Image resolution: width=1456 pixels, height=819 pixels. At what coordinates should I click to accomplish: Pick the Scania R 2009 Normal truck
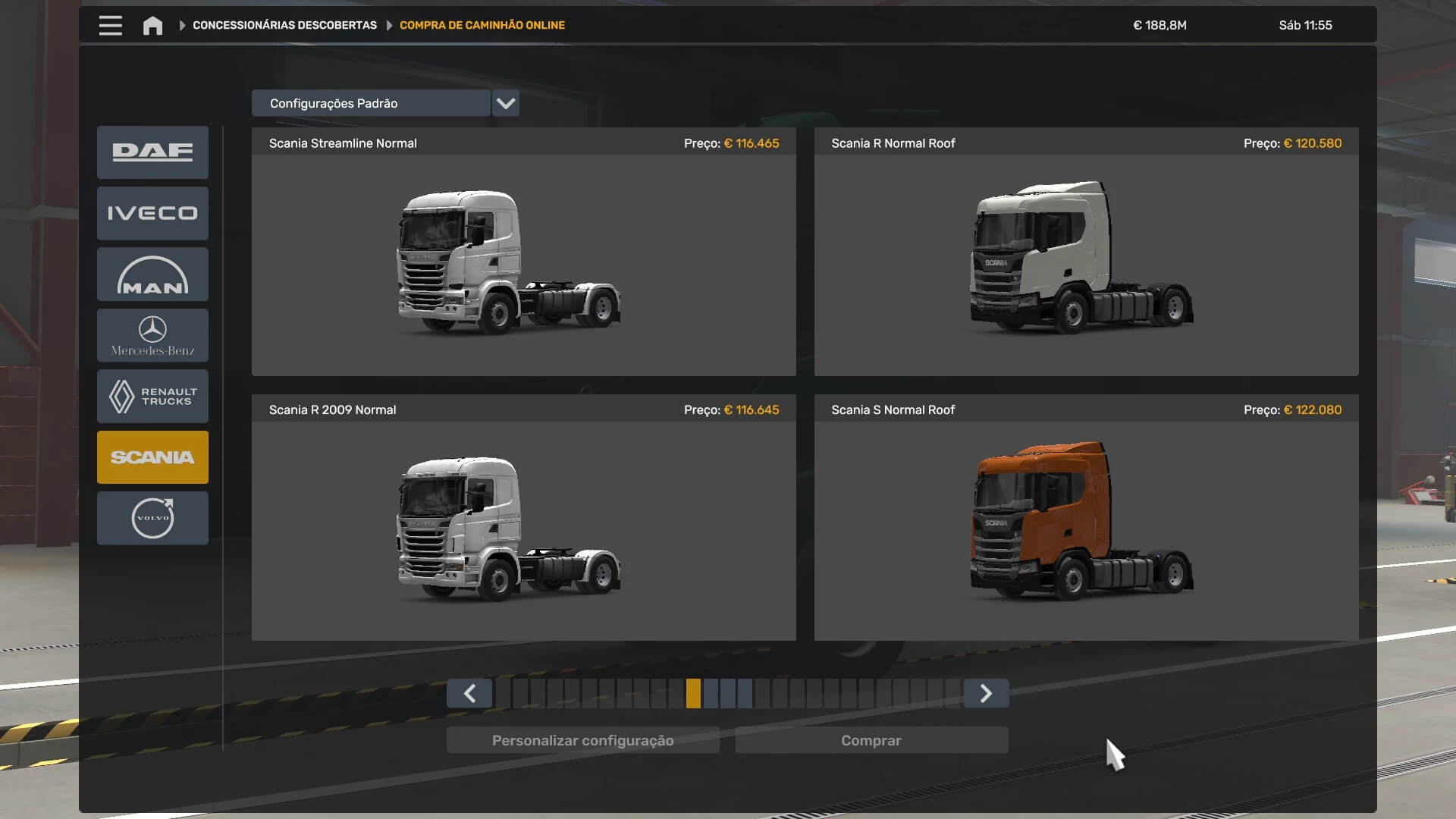point(523,529)
